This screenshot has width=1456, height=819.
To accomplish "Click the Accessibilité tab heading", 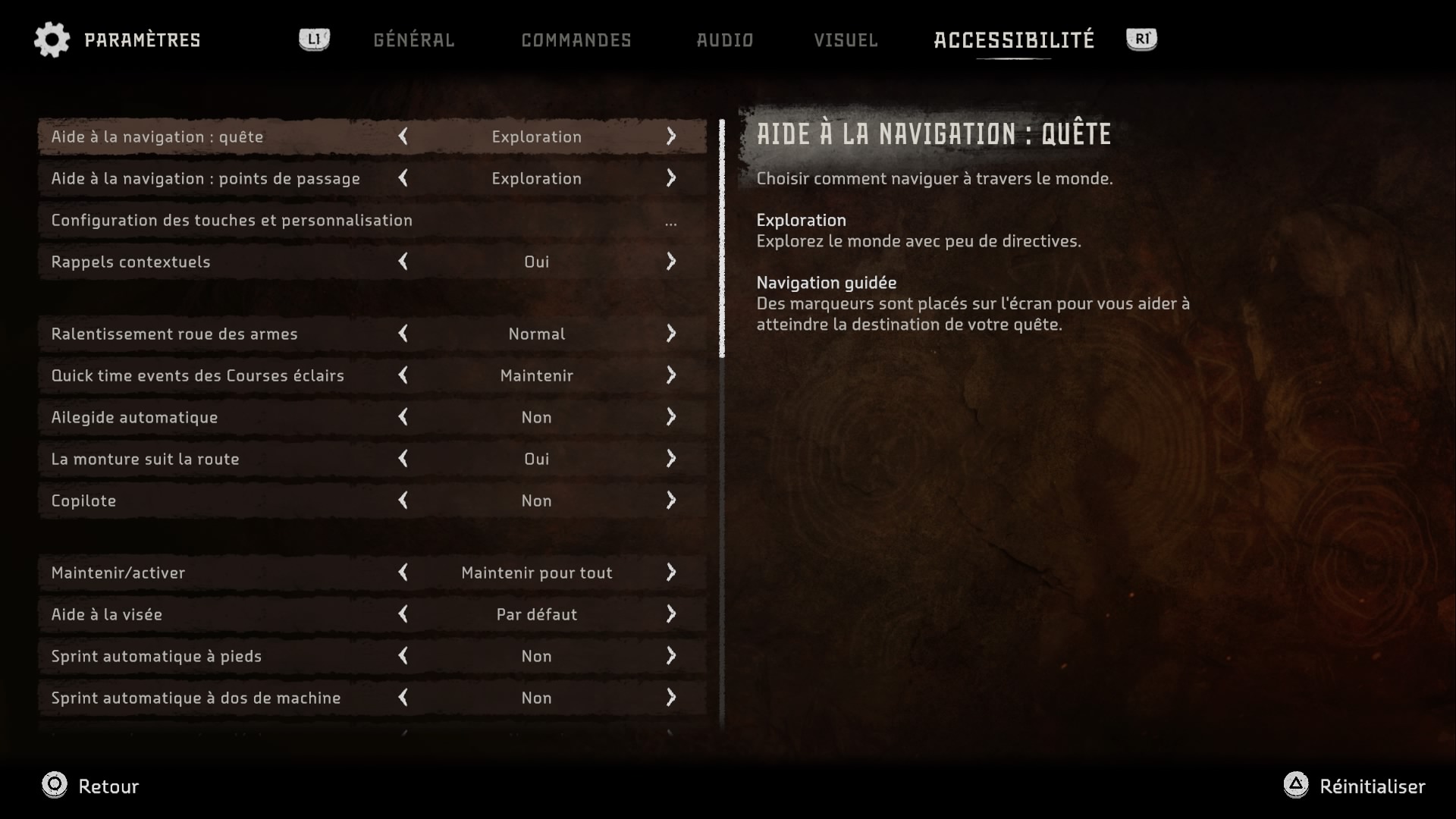I will [x=1014, y=40].
